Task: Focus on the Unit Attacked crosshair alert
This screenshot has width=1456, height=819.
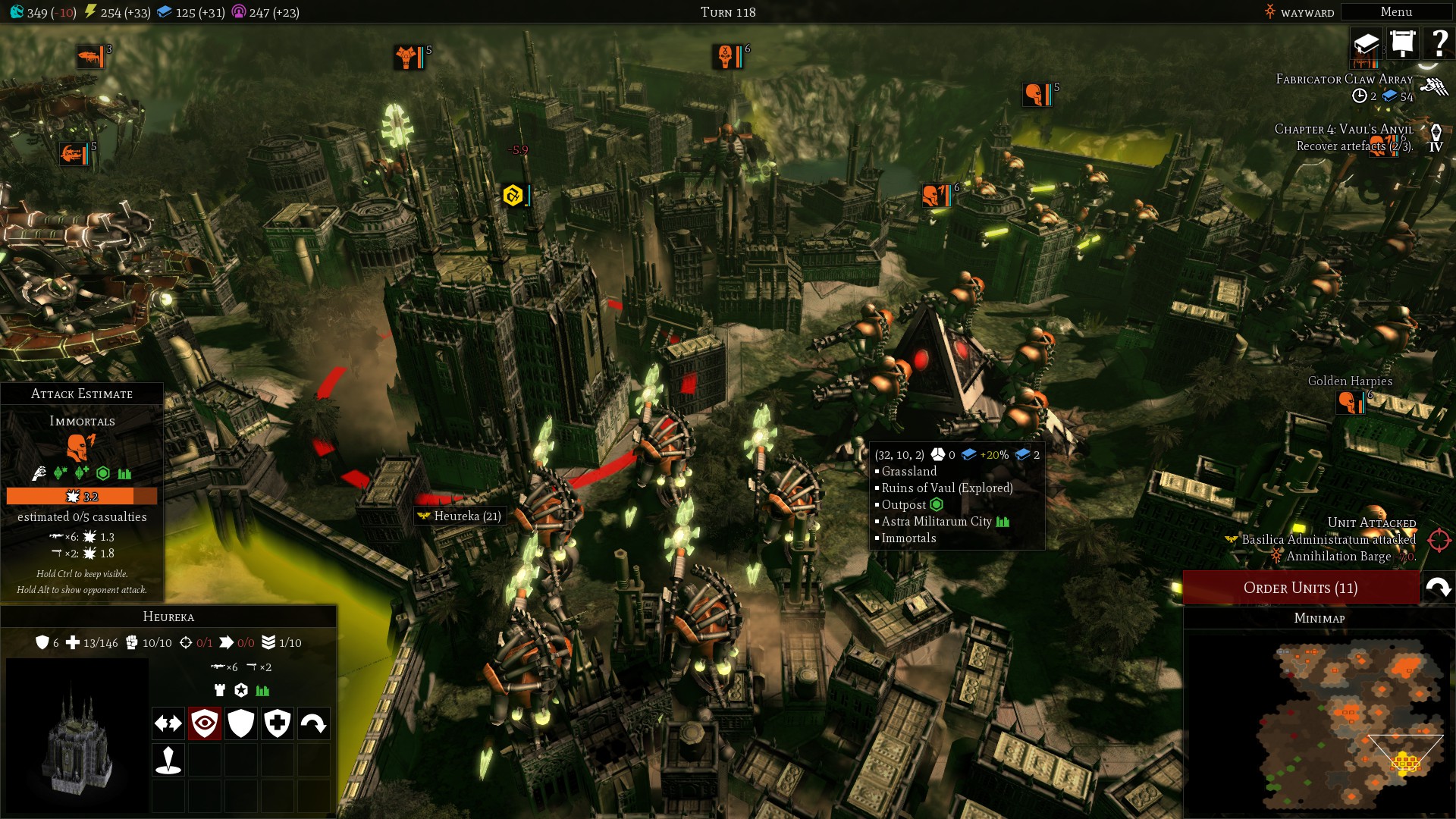Action: 1439,540
